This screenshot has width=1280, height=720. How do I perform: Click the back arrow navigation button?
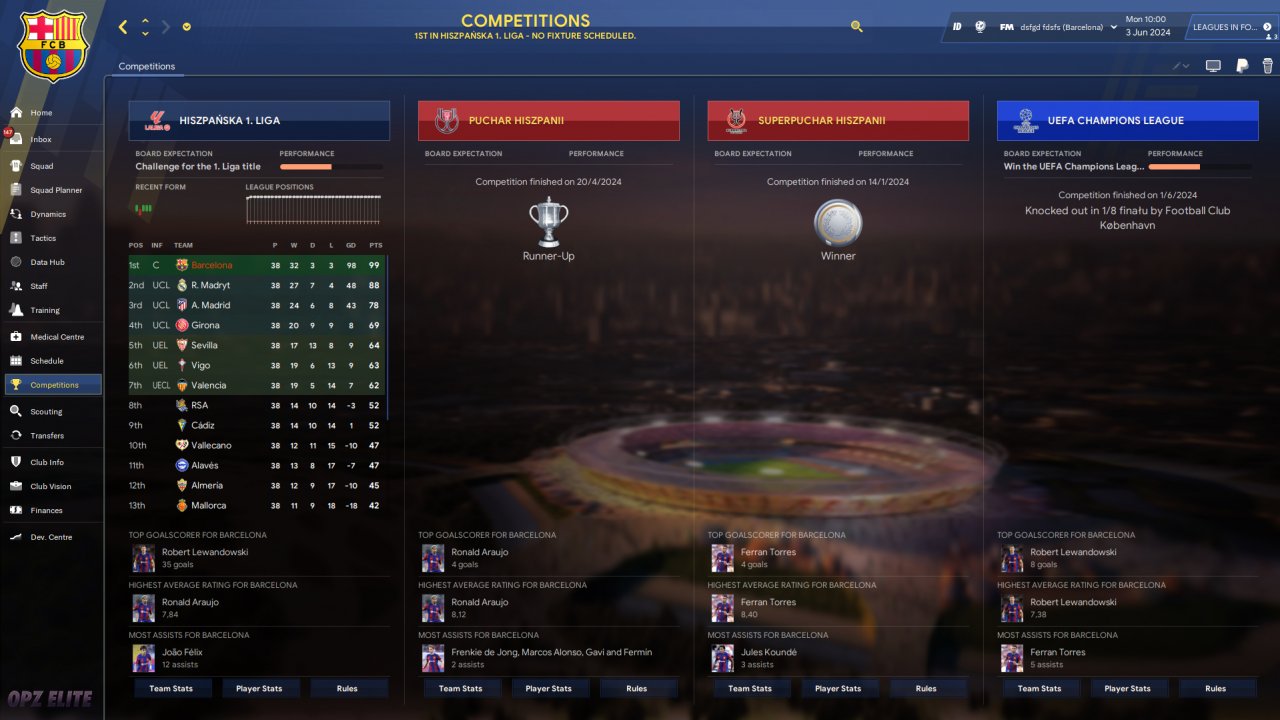tap(123, 27)
